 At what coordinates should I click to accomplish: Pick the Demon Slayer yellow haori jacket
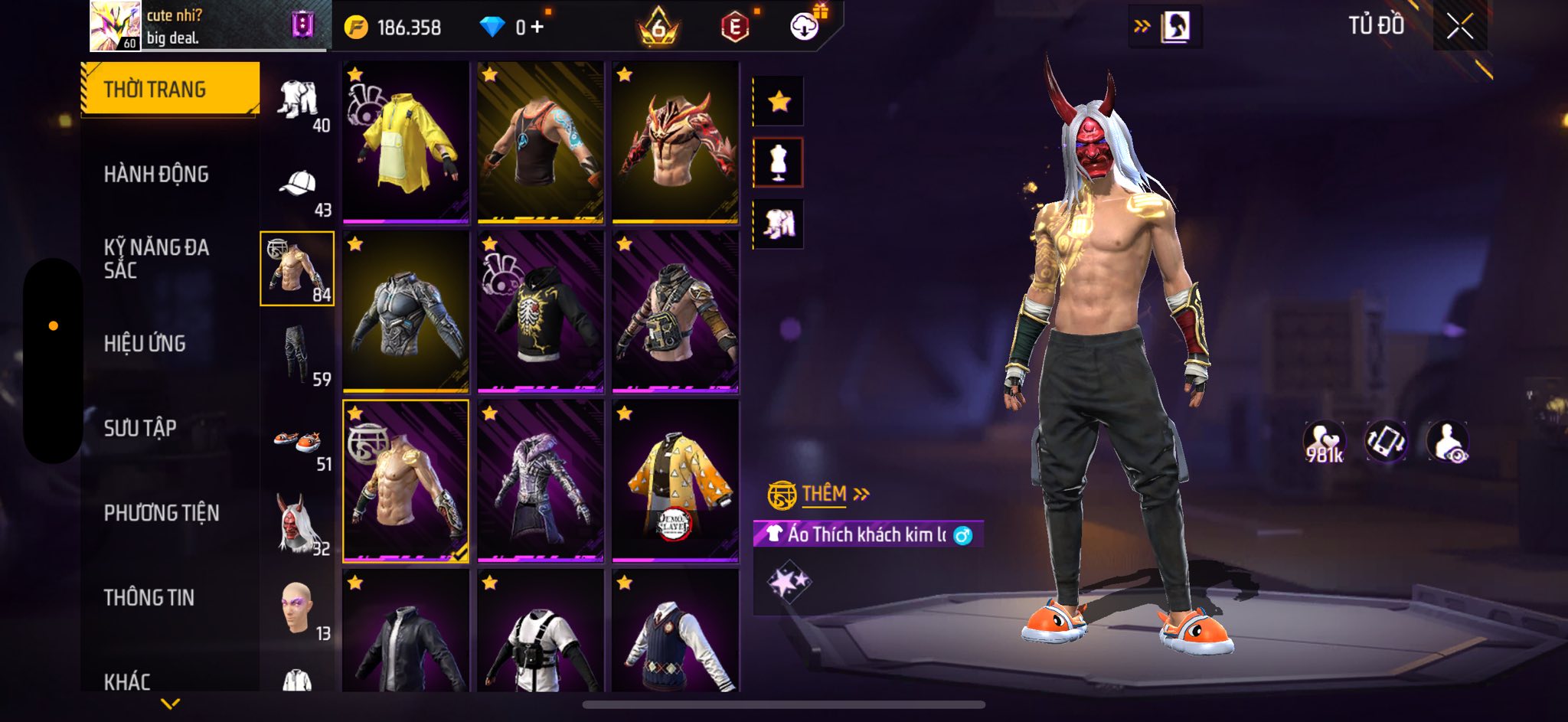(x=675, y=481)
